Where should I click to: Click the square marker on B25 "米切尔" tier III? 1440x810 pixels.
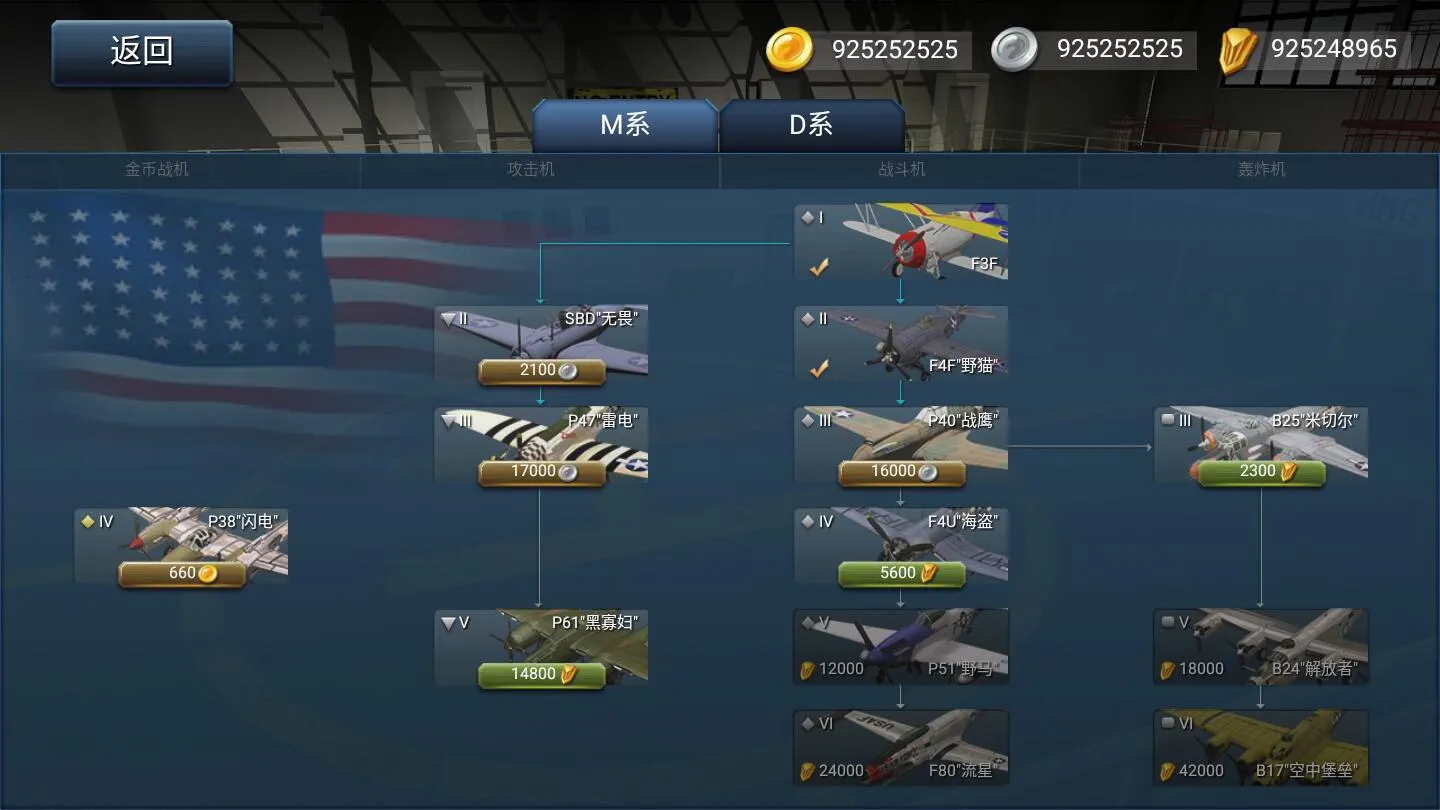(1166, 420)
